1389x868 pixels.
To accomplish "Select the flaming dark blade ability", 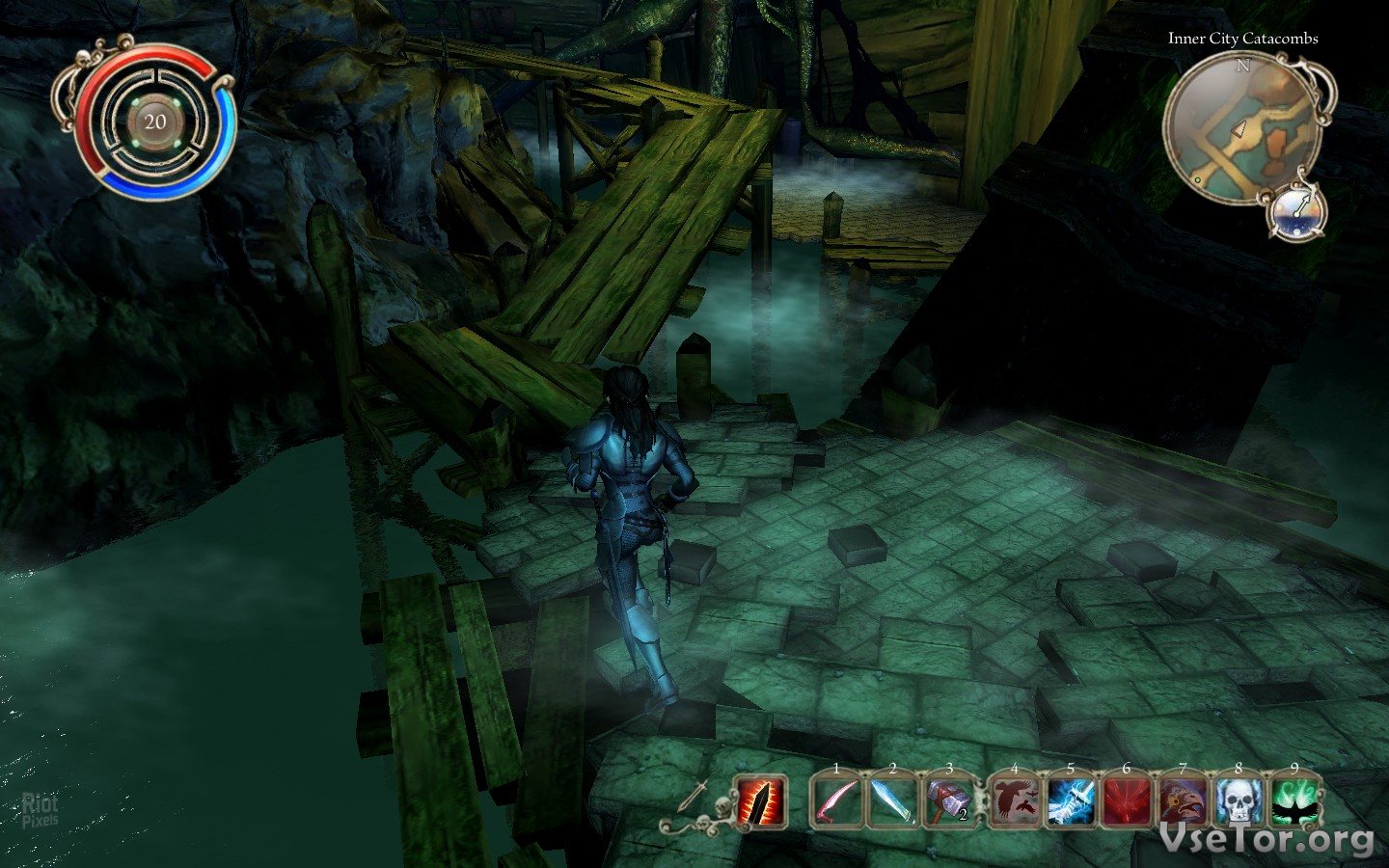I will pyautogui.click(x=761, y=802).
